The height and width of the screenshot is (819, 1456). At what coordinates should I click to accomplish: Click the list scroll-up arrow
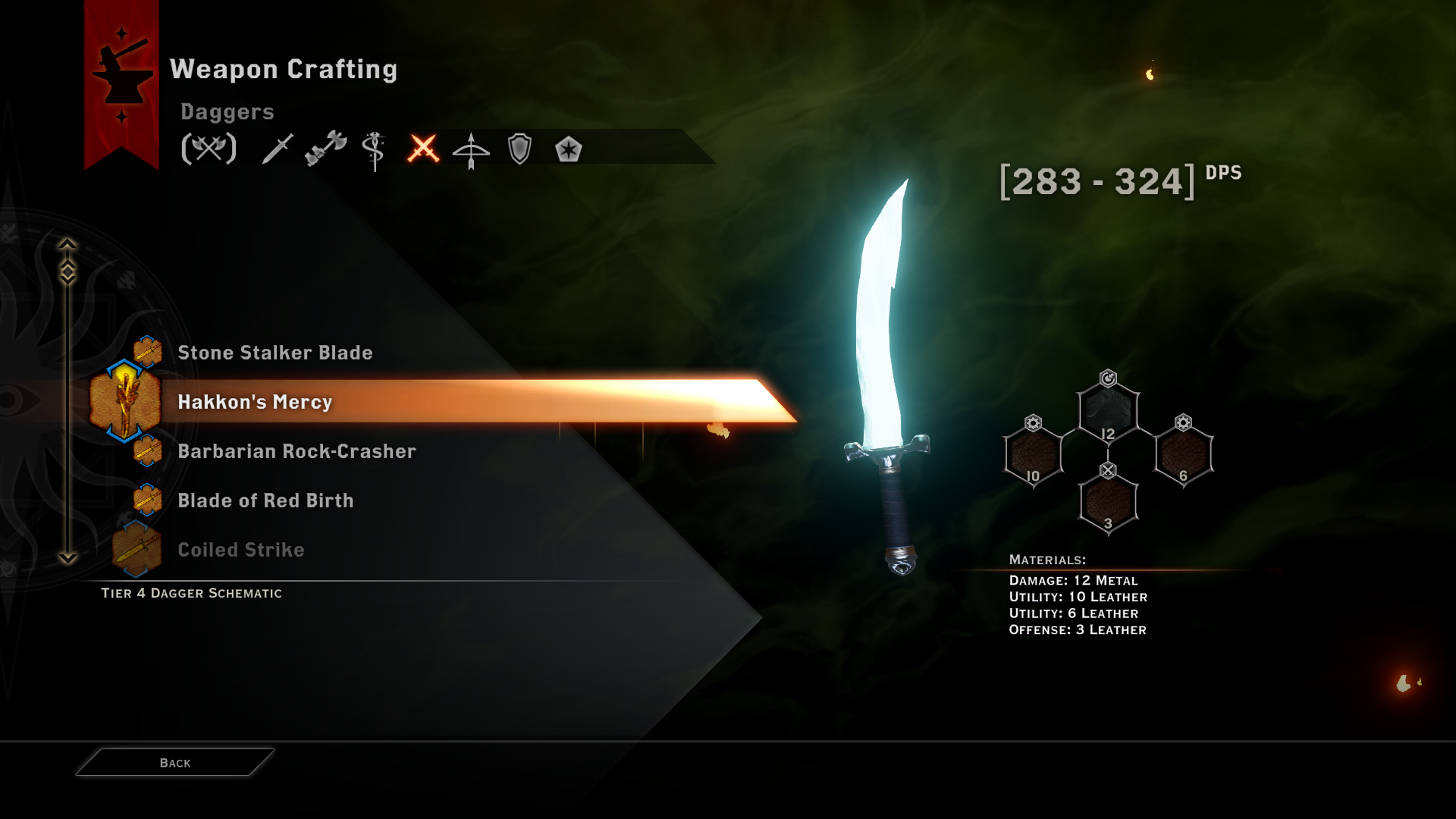tap(67, 244)
